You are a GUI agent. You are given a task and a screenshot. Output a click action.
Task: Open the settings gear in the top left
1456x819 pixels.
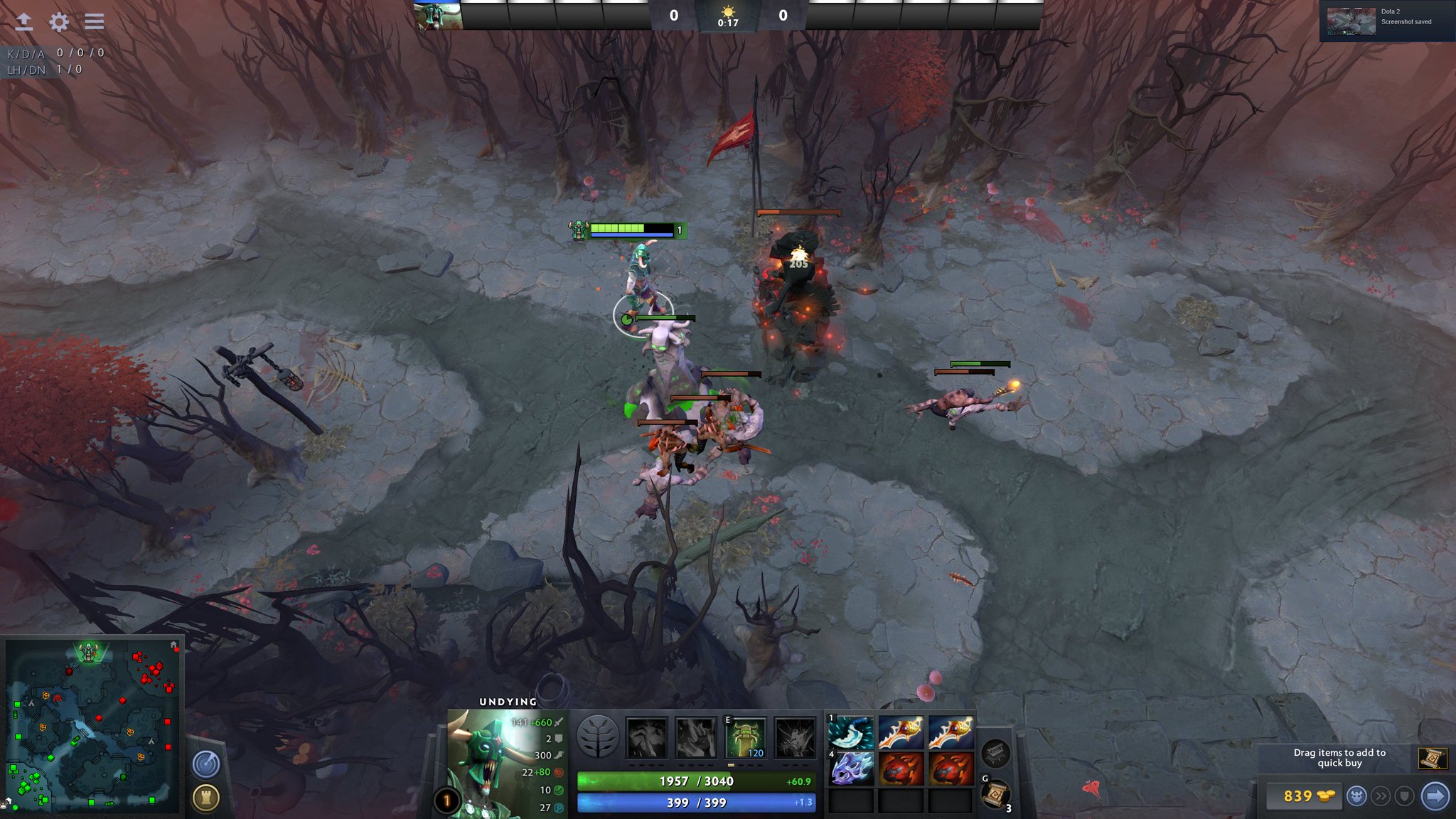click(x=59, y=20)
